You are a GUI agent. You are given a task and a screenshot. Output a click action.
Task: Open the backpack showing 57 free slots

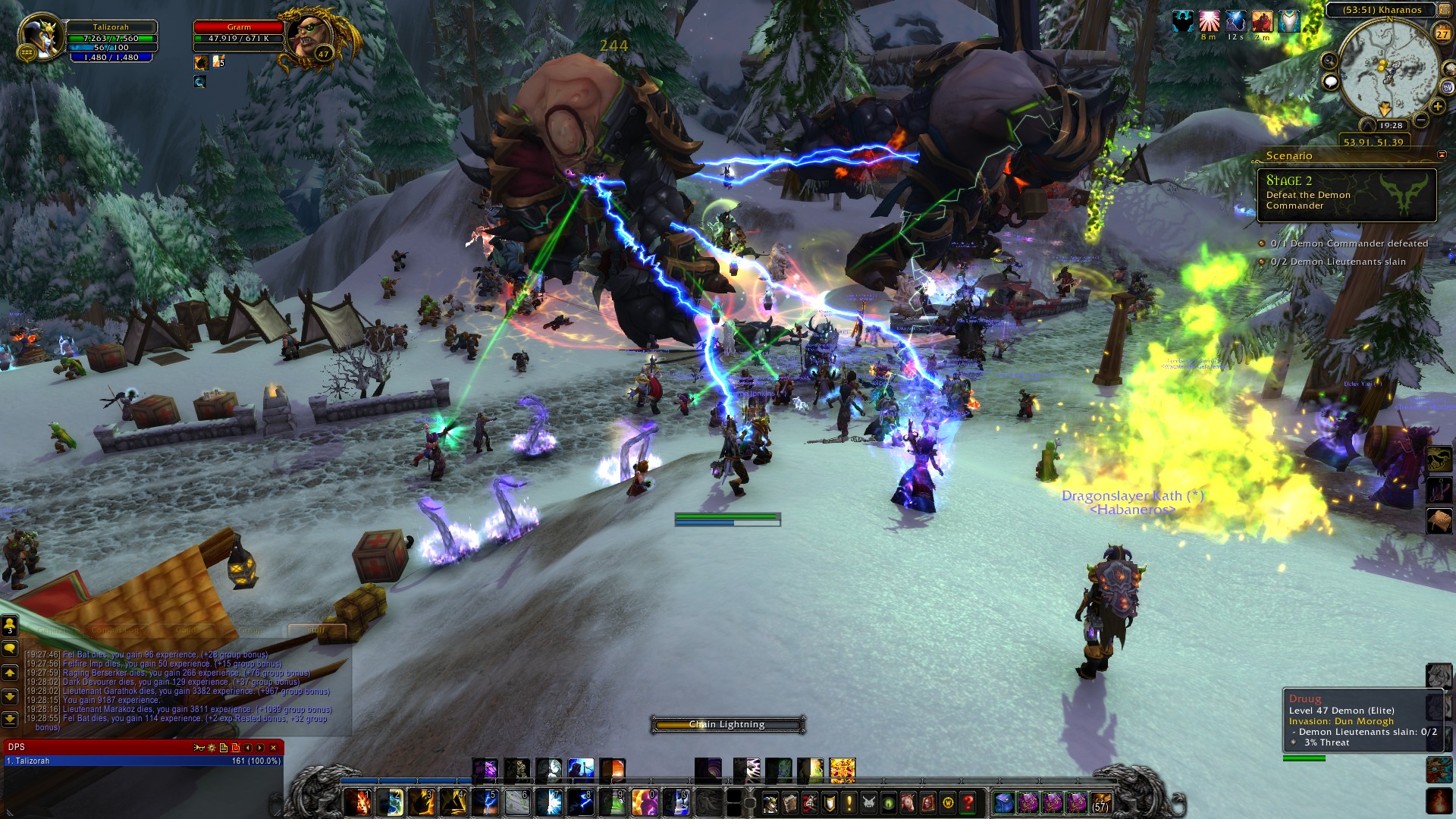point(1101,802)
